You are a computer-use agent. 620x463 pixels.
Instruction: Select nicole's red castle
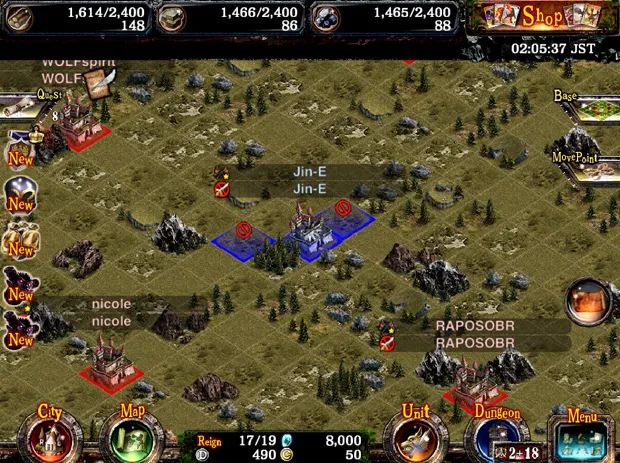coord(108,360)
